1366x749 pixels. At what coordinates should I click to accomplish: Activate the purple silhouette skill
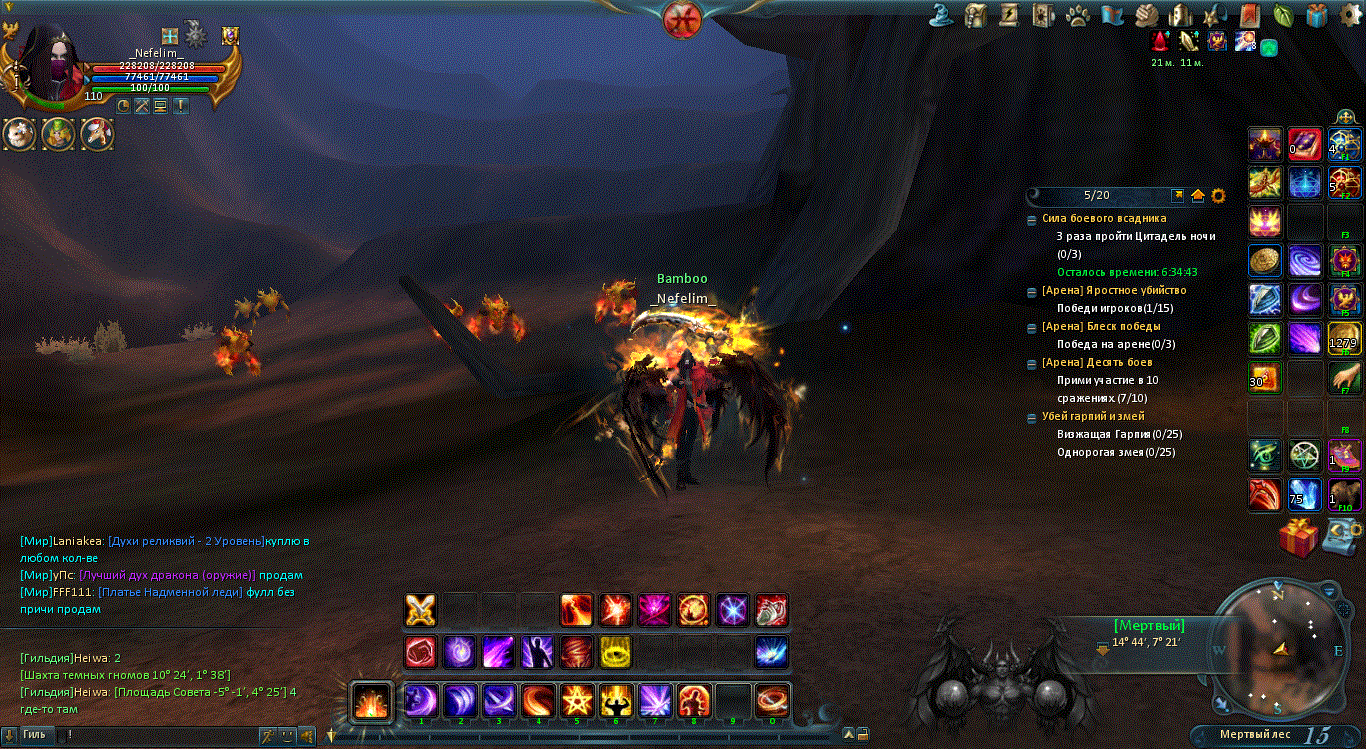[x=537, y=652]
